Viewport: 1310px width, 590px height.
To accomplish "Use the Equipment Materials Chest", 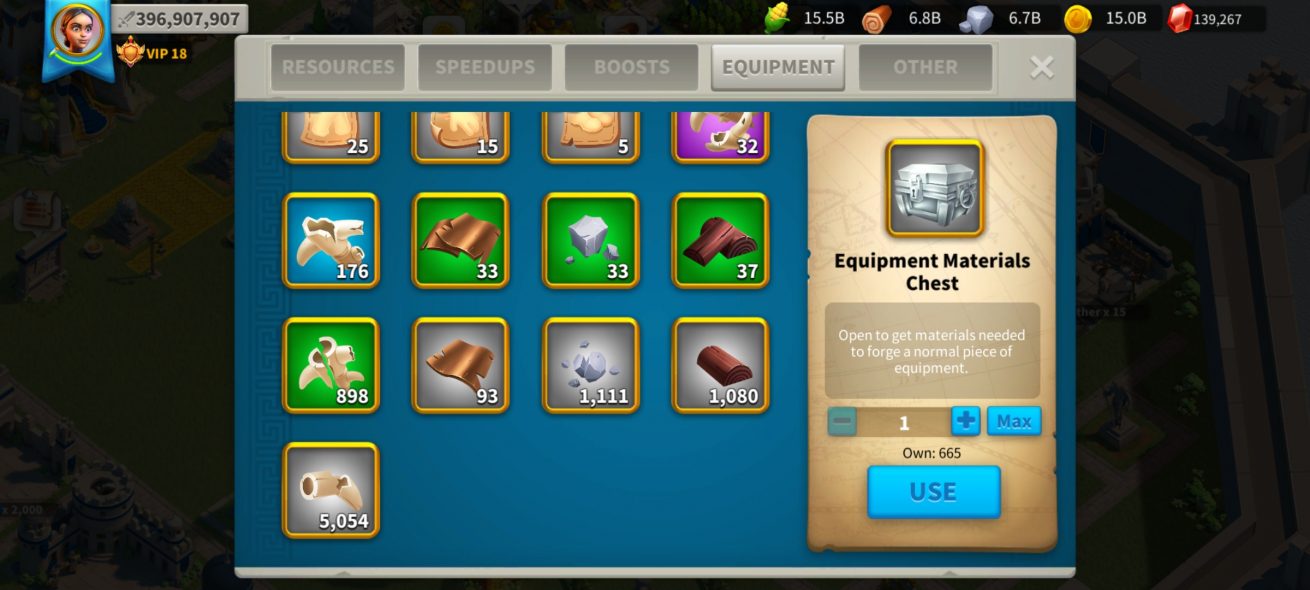I will [x=933, y=491].
